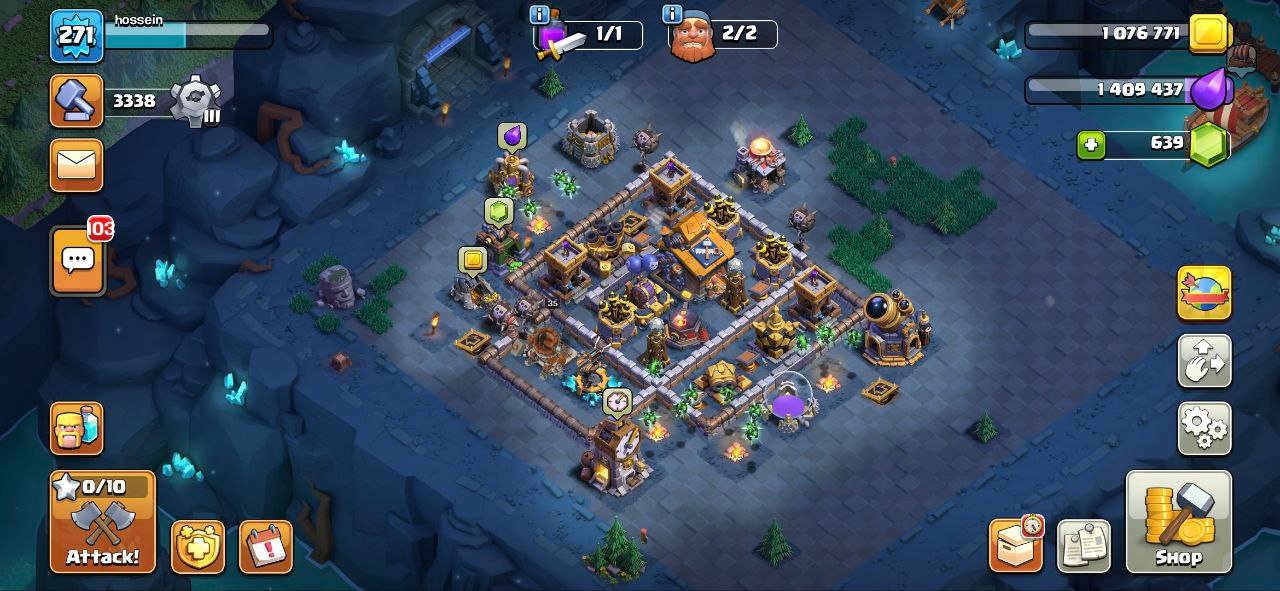The image size is (1280, 591).
Task: Open the settings gears menu
Action: (x=1204, y=428)
